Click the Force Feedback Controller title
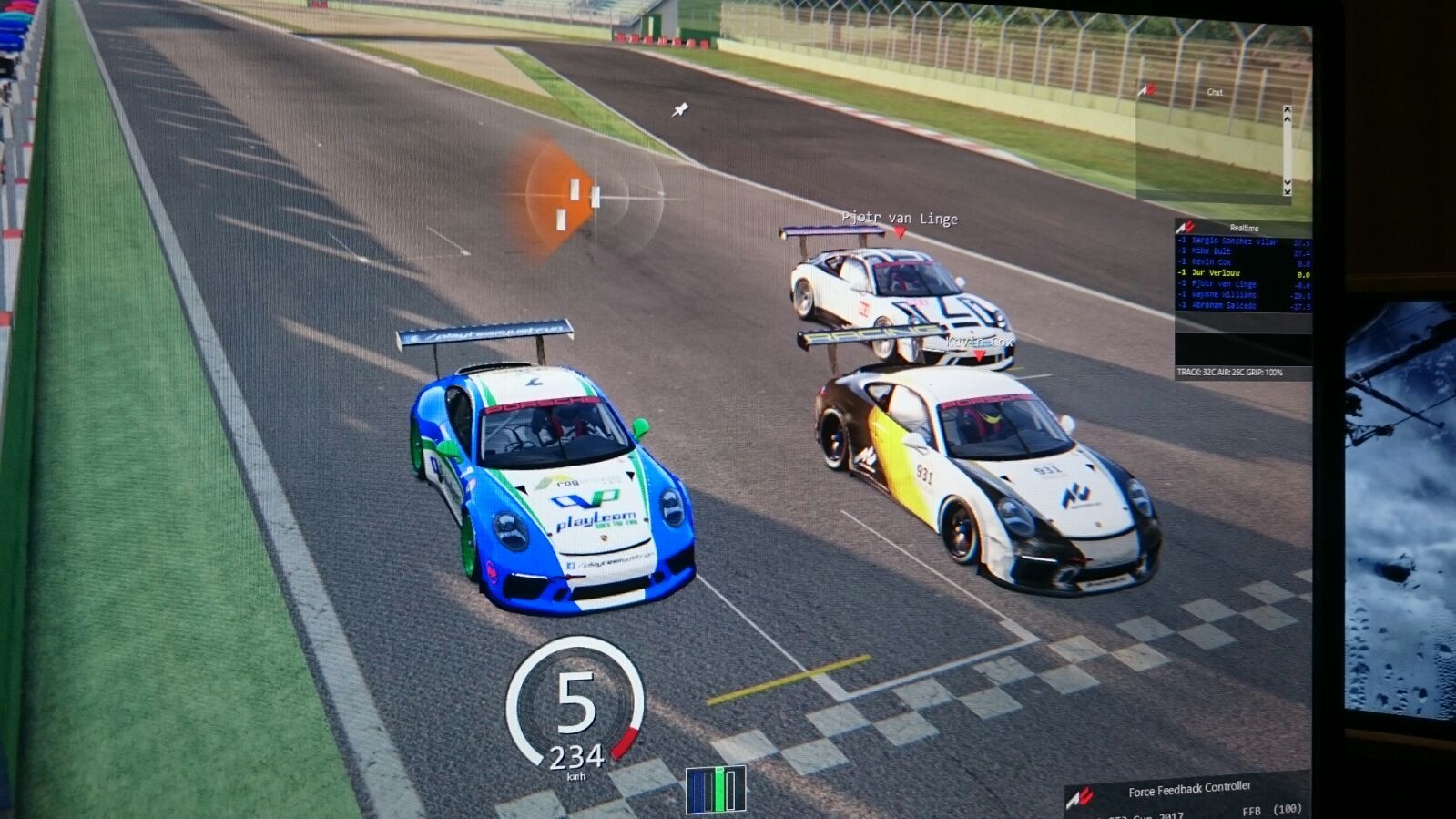Viewport: 1456px width, 819px height. 1189,790
